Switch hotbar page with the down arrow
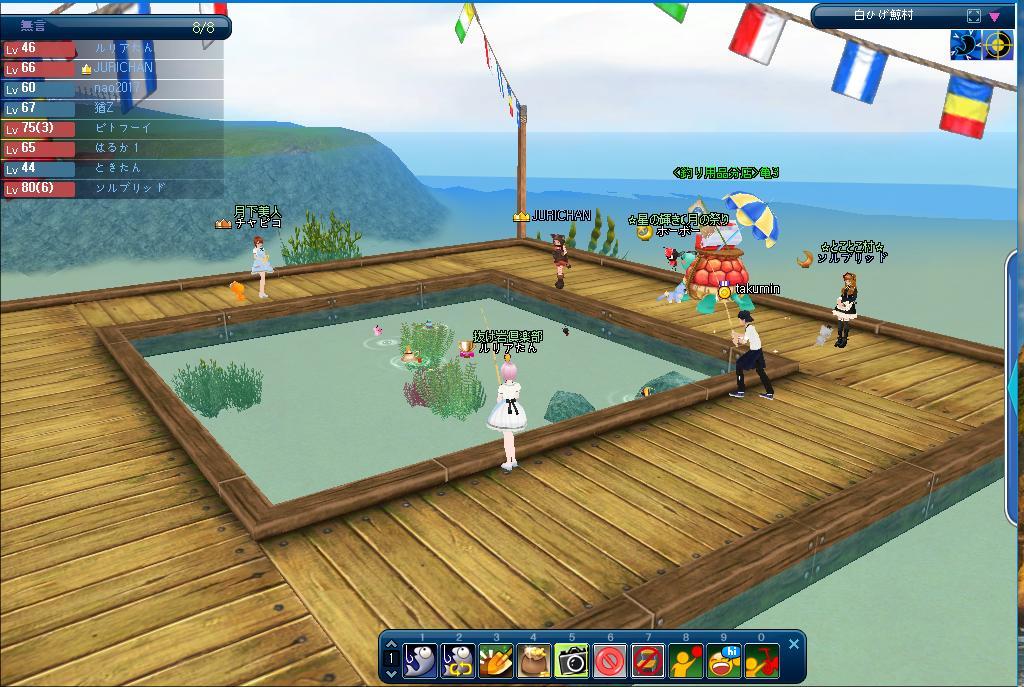 point(391,673)
